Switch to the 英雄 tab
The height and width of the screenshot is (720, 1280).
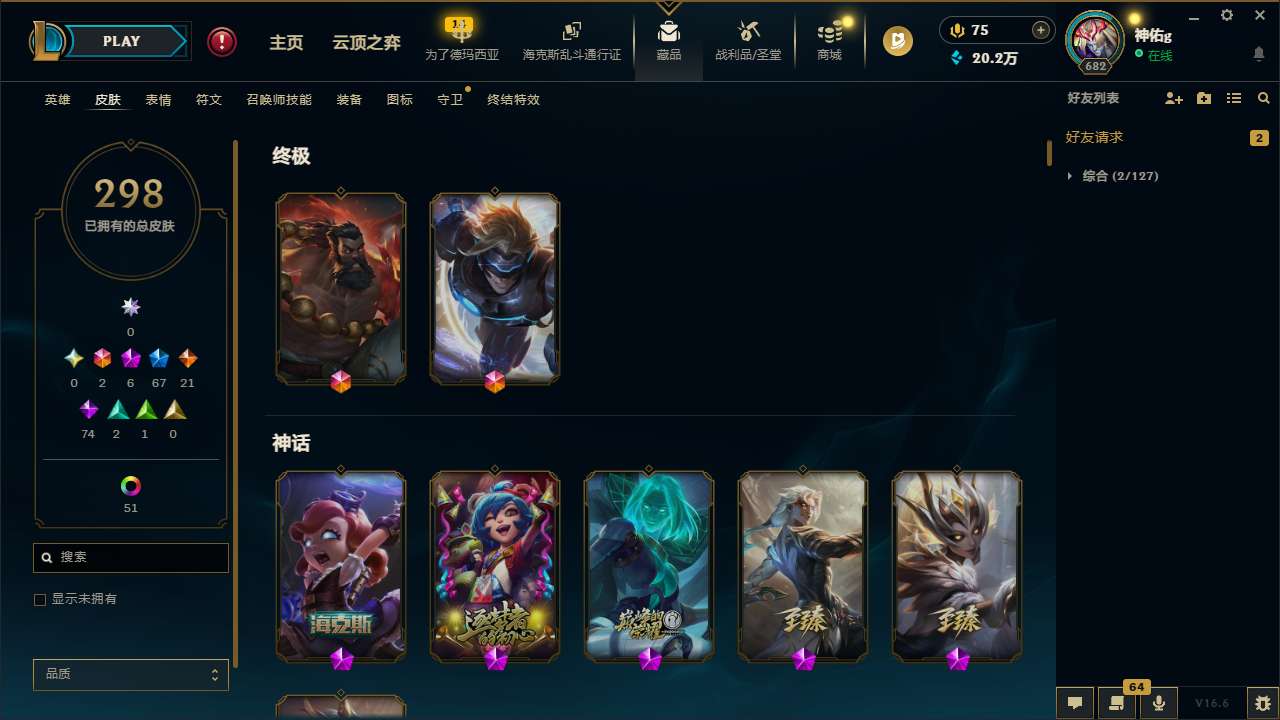[x=57, y=100]
